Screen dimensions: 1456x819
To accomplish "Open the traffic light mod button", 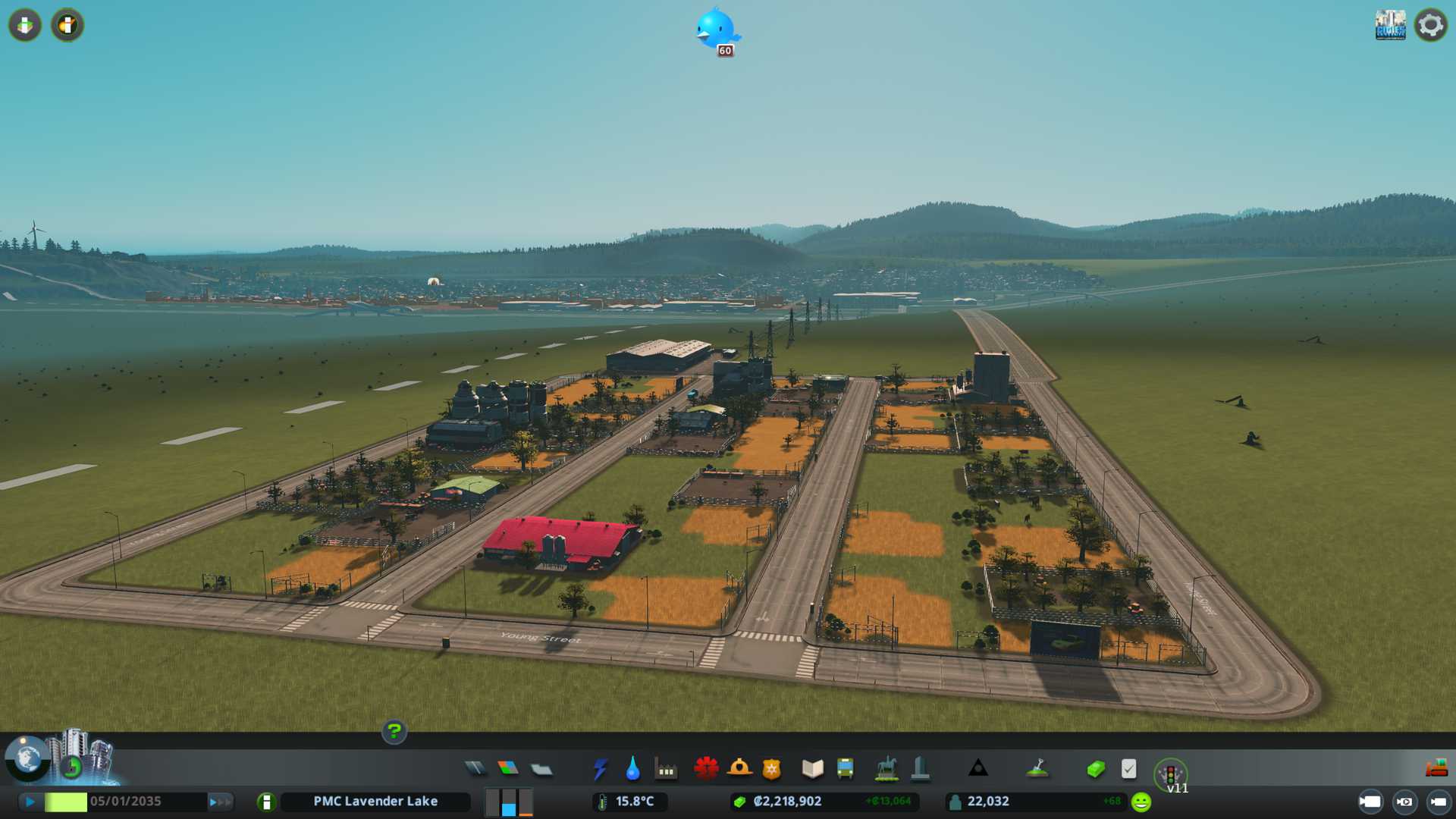I will [1170, 774].
